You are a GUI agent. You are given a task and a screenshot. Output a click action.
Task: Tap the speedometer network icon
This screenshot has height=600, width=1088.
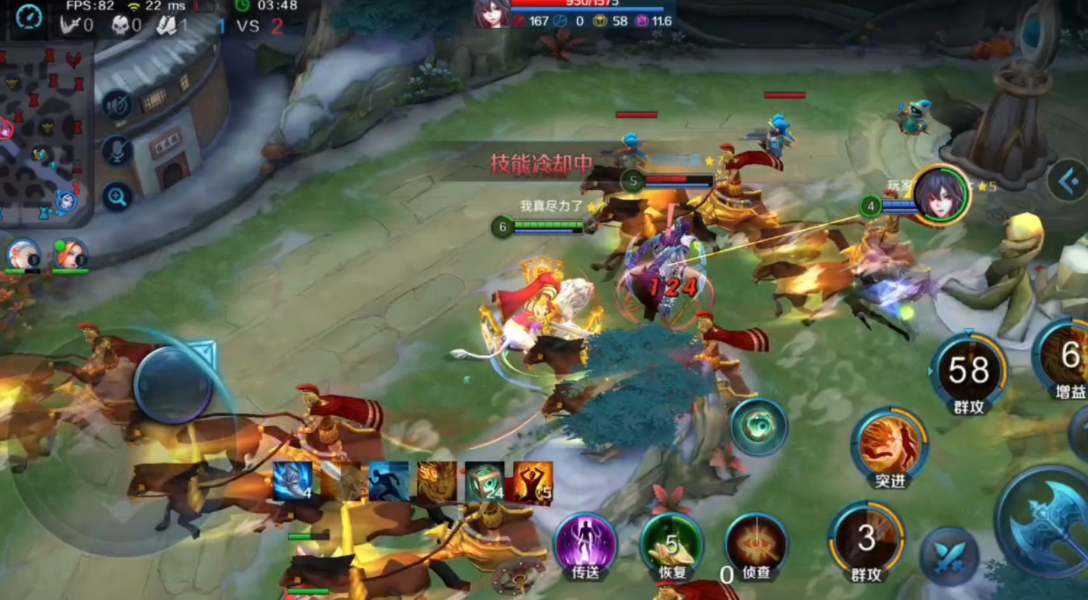(x=29, y=16)
